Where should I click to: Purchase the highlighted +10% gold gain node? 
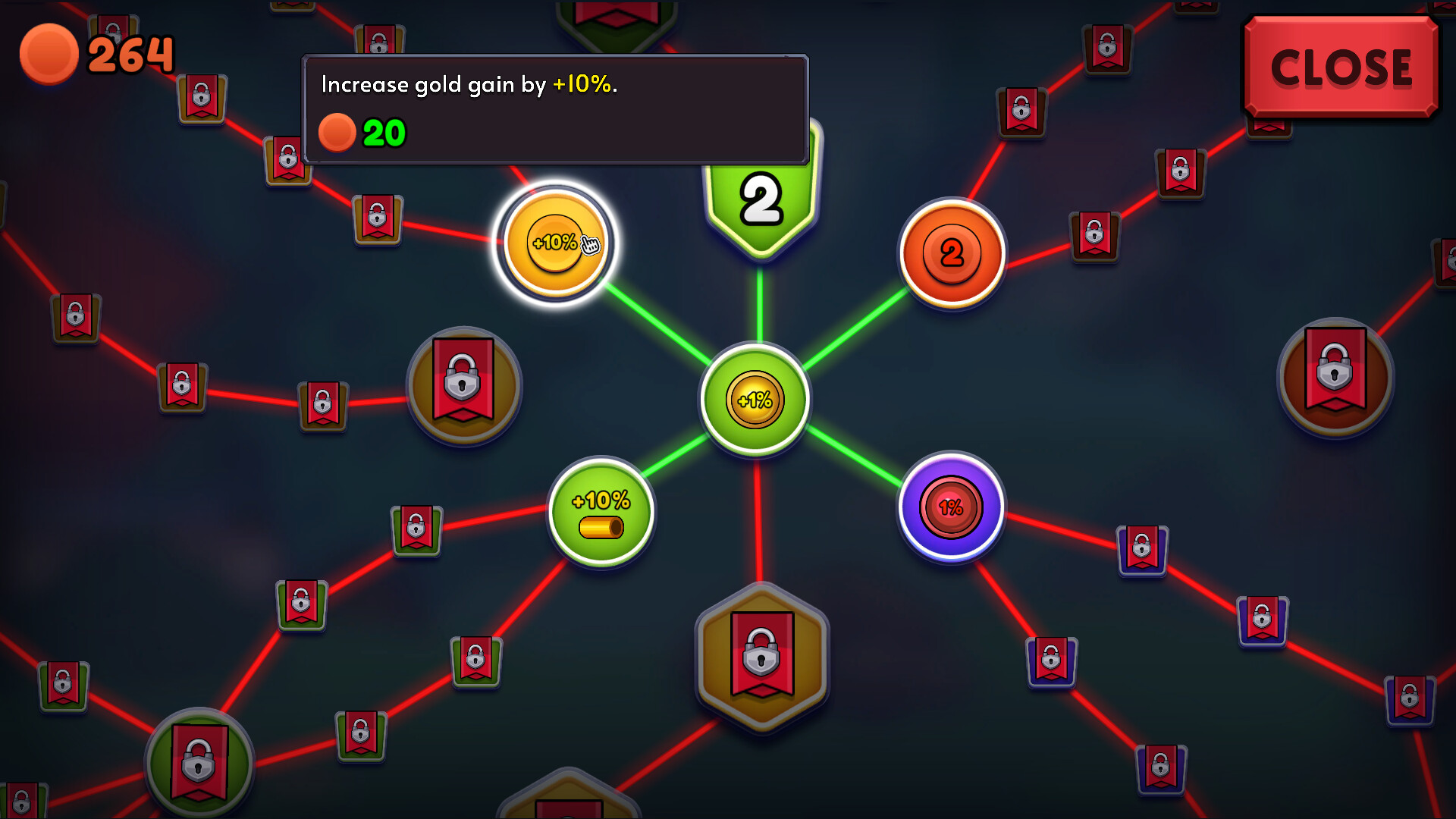tap(555, 244)
